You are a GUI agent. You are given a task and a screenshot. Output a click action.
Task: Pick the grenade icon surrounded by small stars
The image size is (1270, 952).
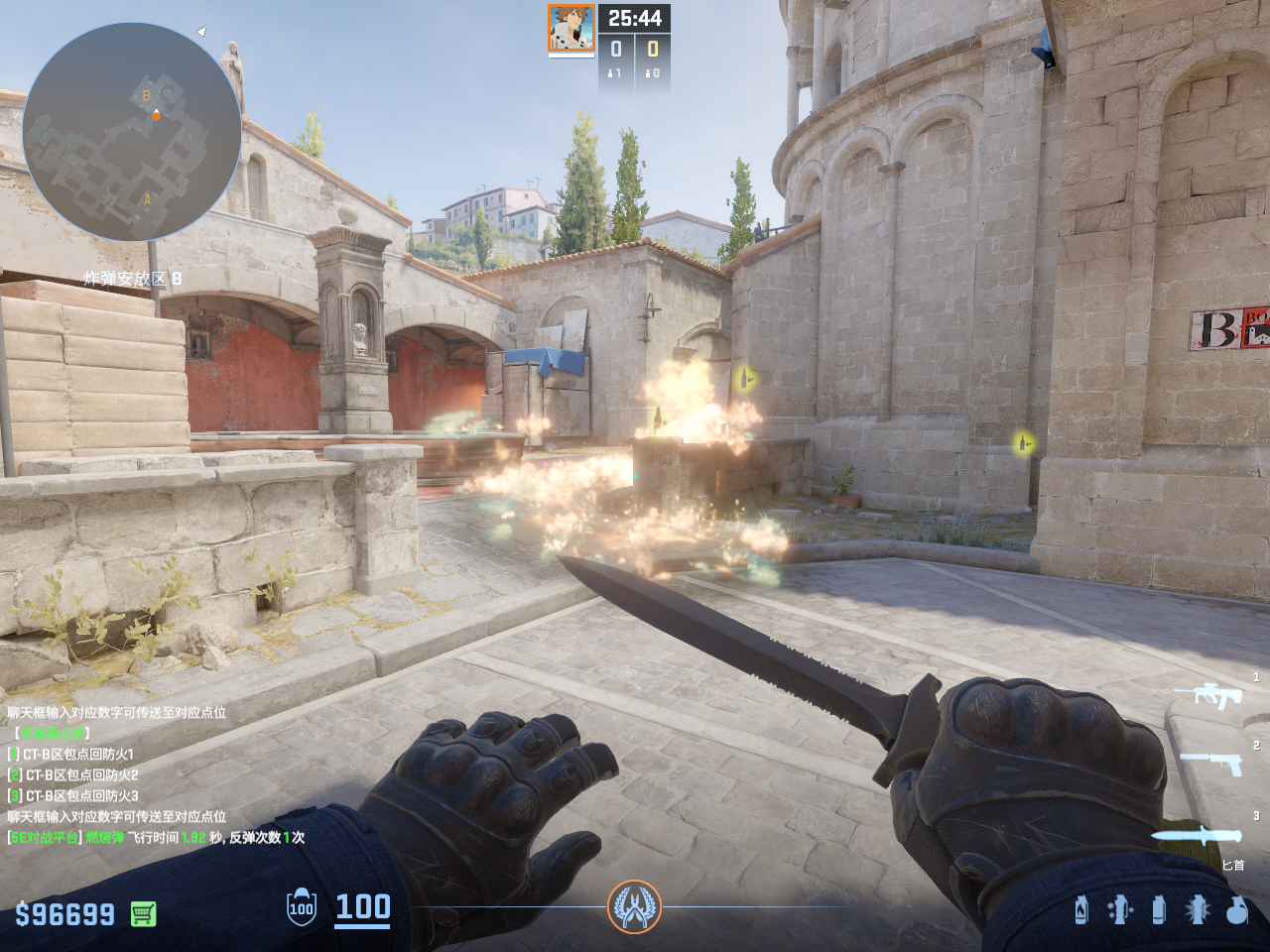(1119, 909)
